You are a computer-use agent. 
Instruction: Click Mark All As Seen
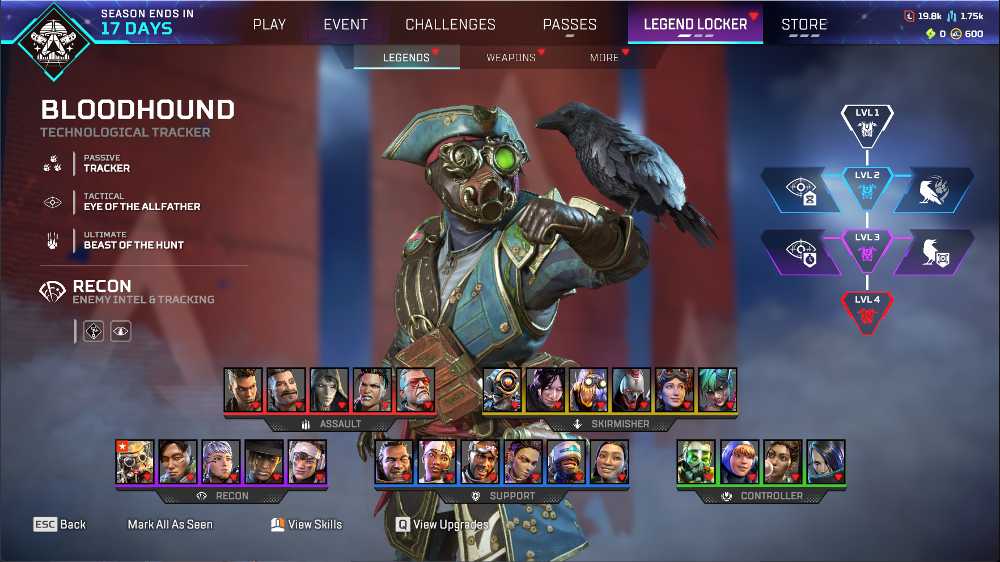170,524
